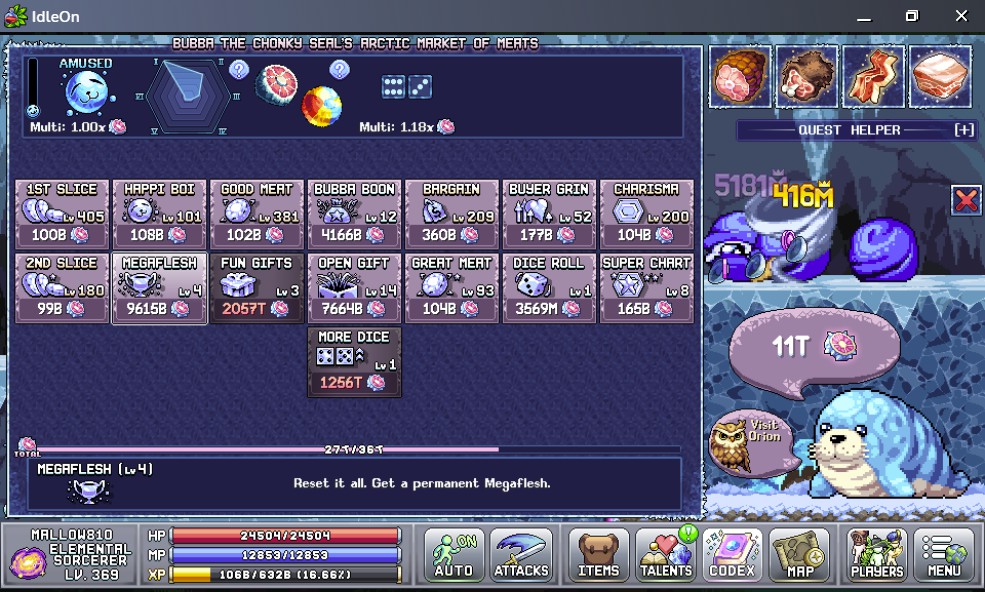Upgrade Happi Boi
This screenshot has height=592, width=985.
160,214
